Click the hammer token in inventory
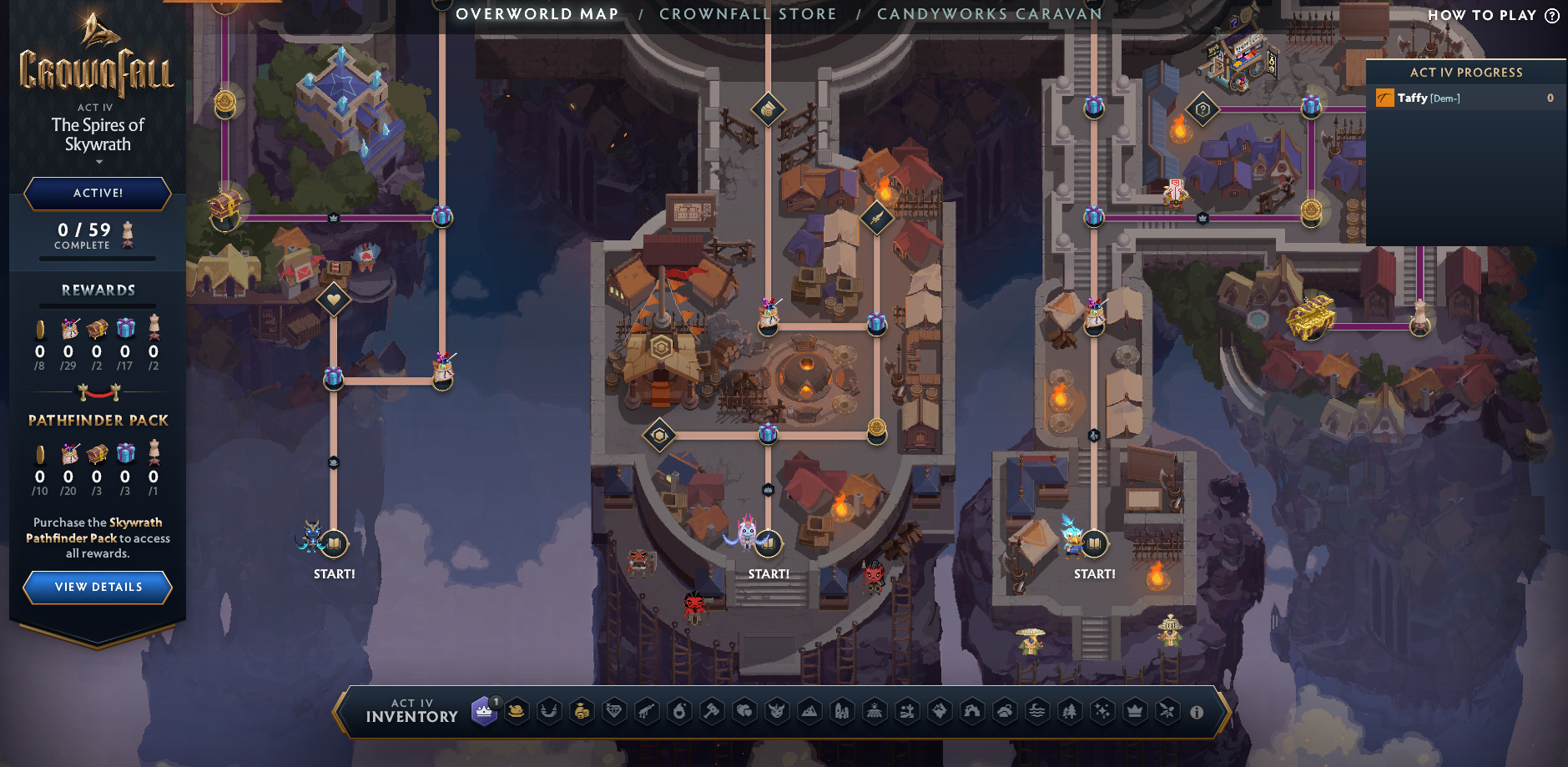Viewport: 1568px width, 767px height. (712, 712)
